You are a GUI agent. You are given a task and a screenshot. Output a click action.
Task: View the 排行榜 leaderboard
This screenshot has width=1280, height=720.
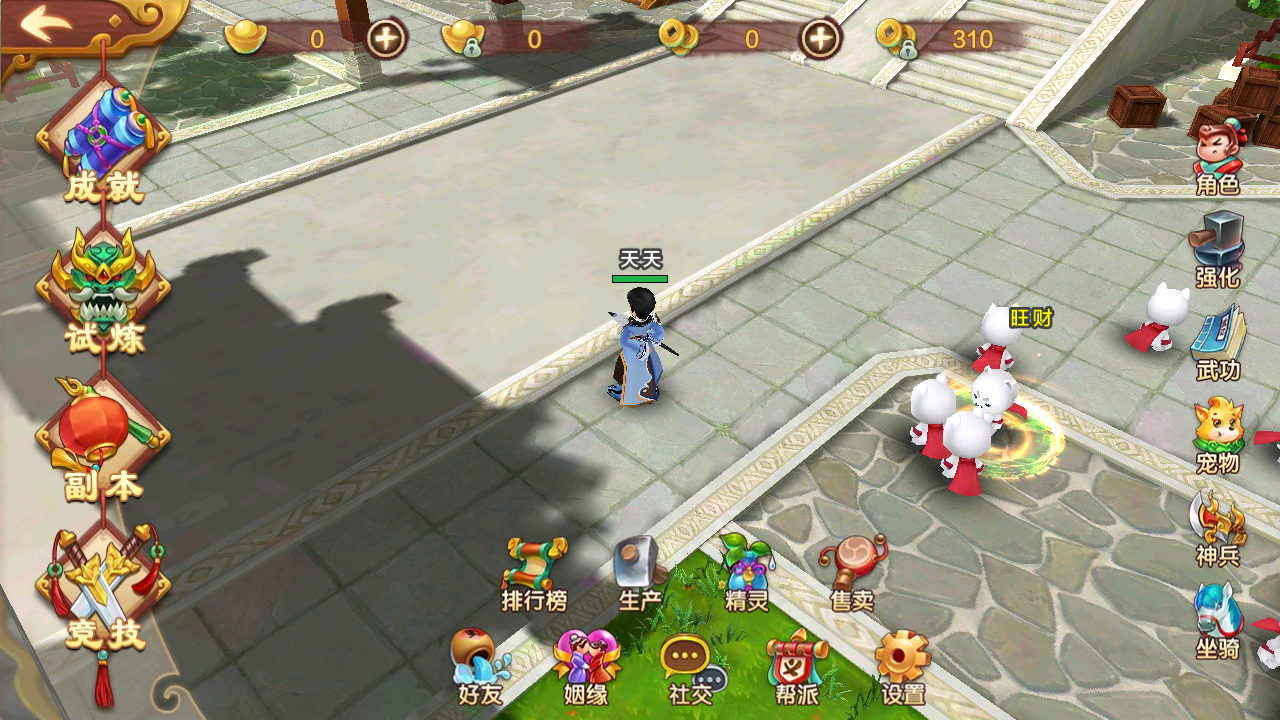535,573
